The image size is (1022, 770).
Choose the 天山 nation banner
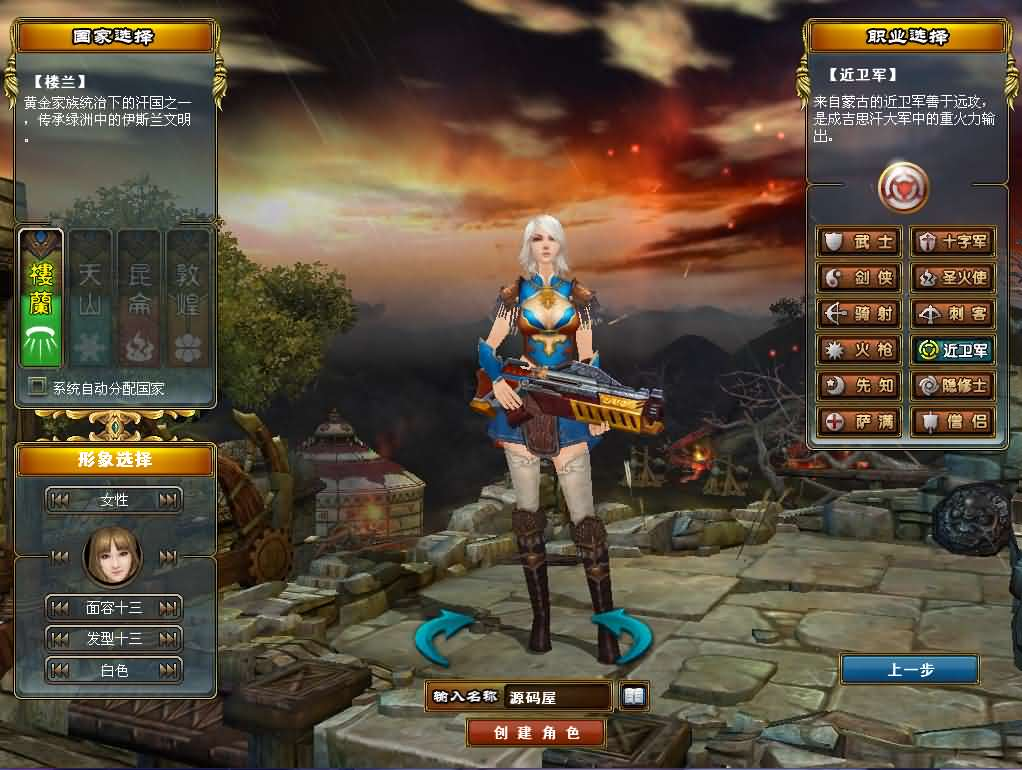coord(90,298)
